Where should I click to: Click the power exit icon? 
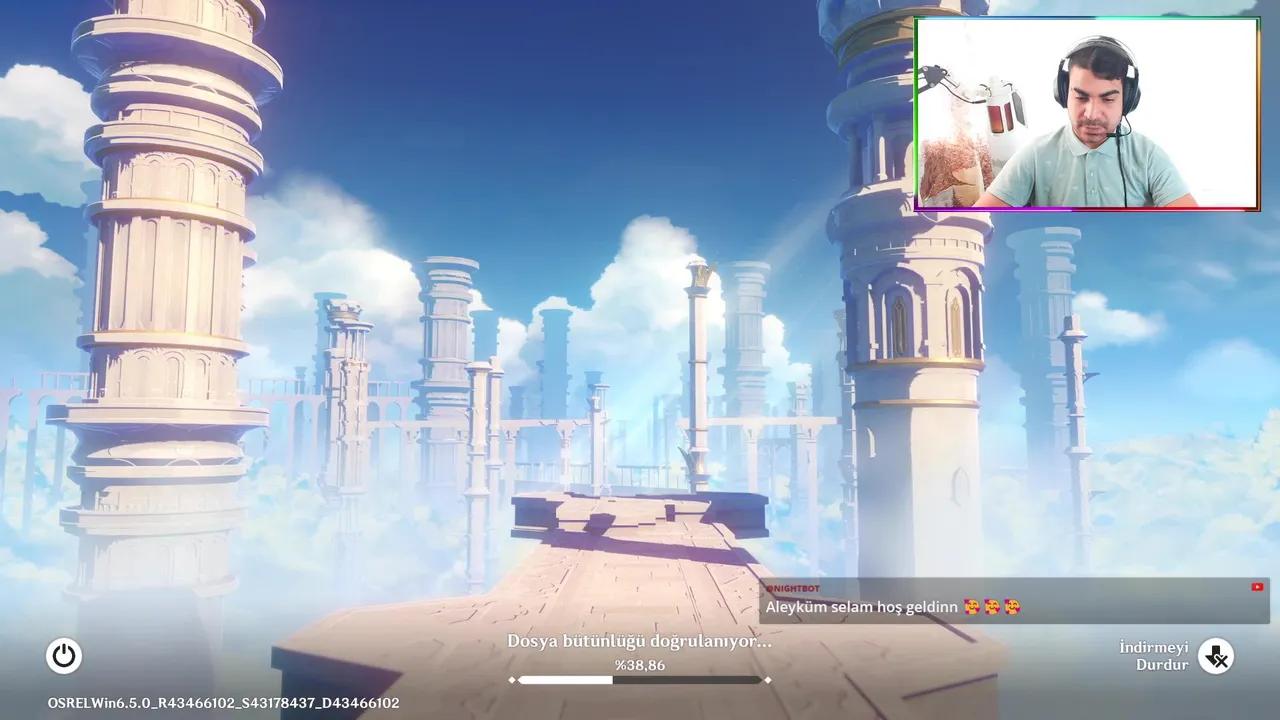pyautogui.click(x=64, y=656)
